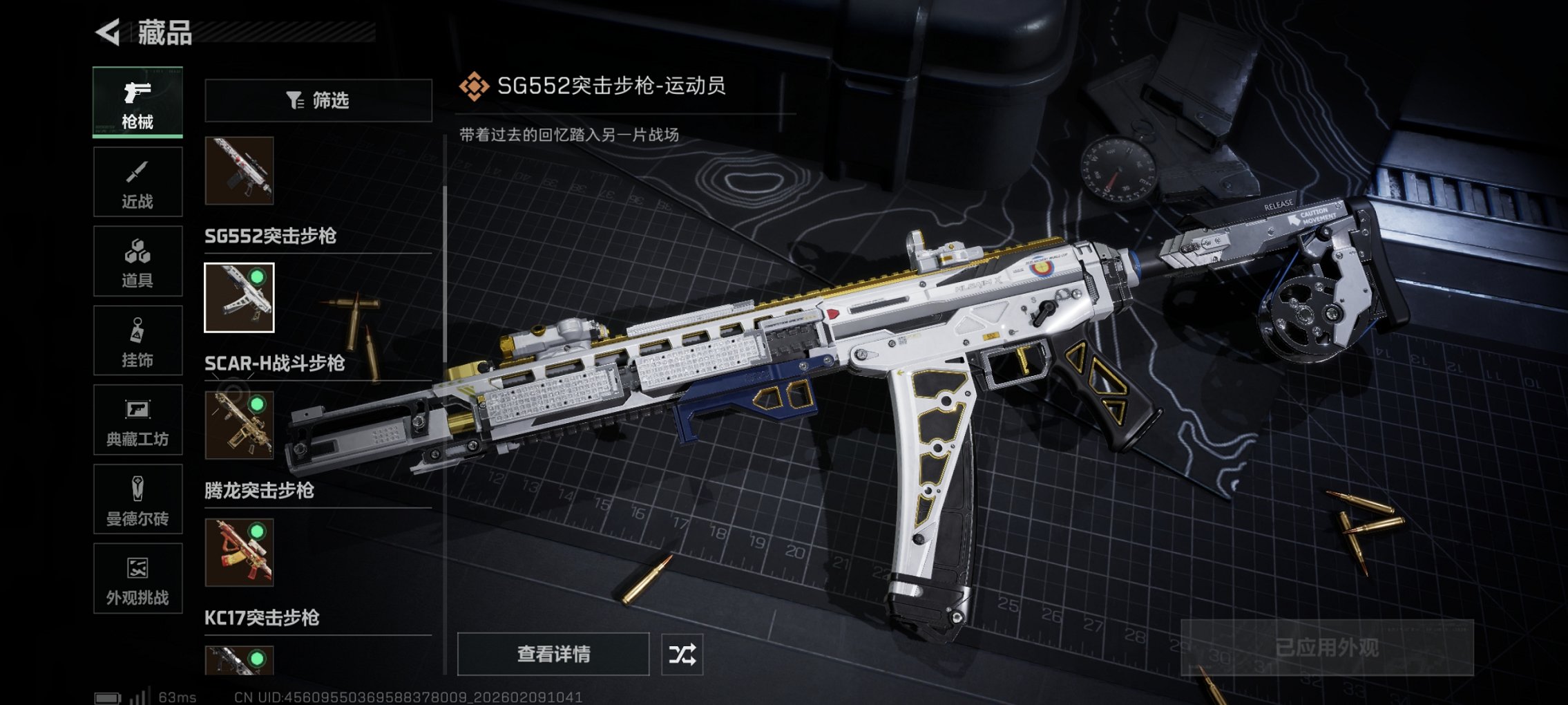Select the 典藏工坊 collection workshop icon

pyautogui.click(x=136, y=422)
